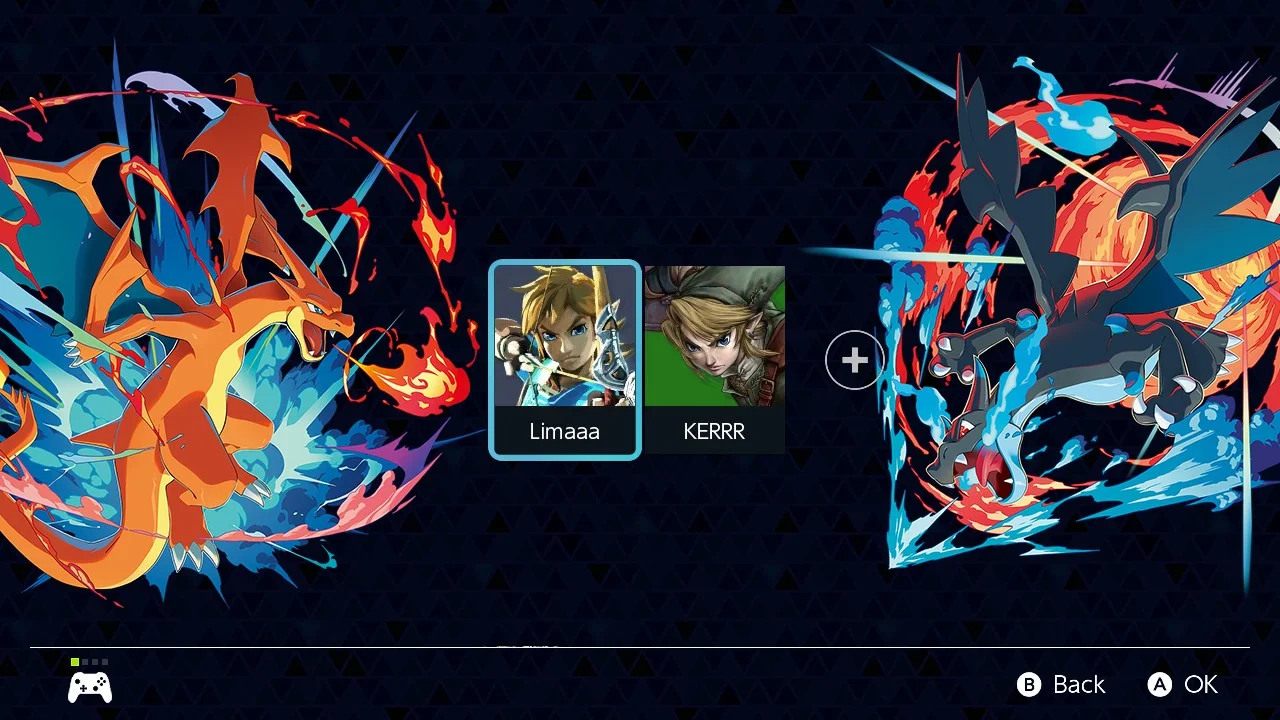This screenshot has width=1280, height=720.
Task: Click the Back label at the bottom
Action: pos(1078,685)
